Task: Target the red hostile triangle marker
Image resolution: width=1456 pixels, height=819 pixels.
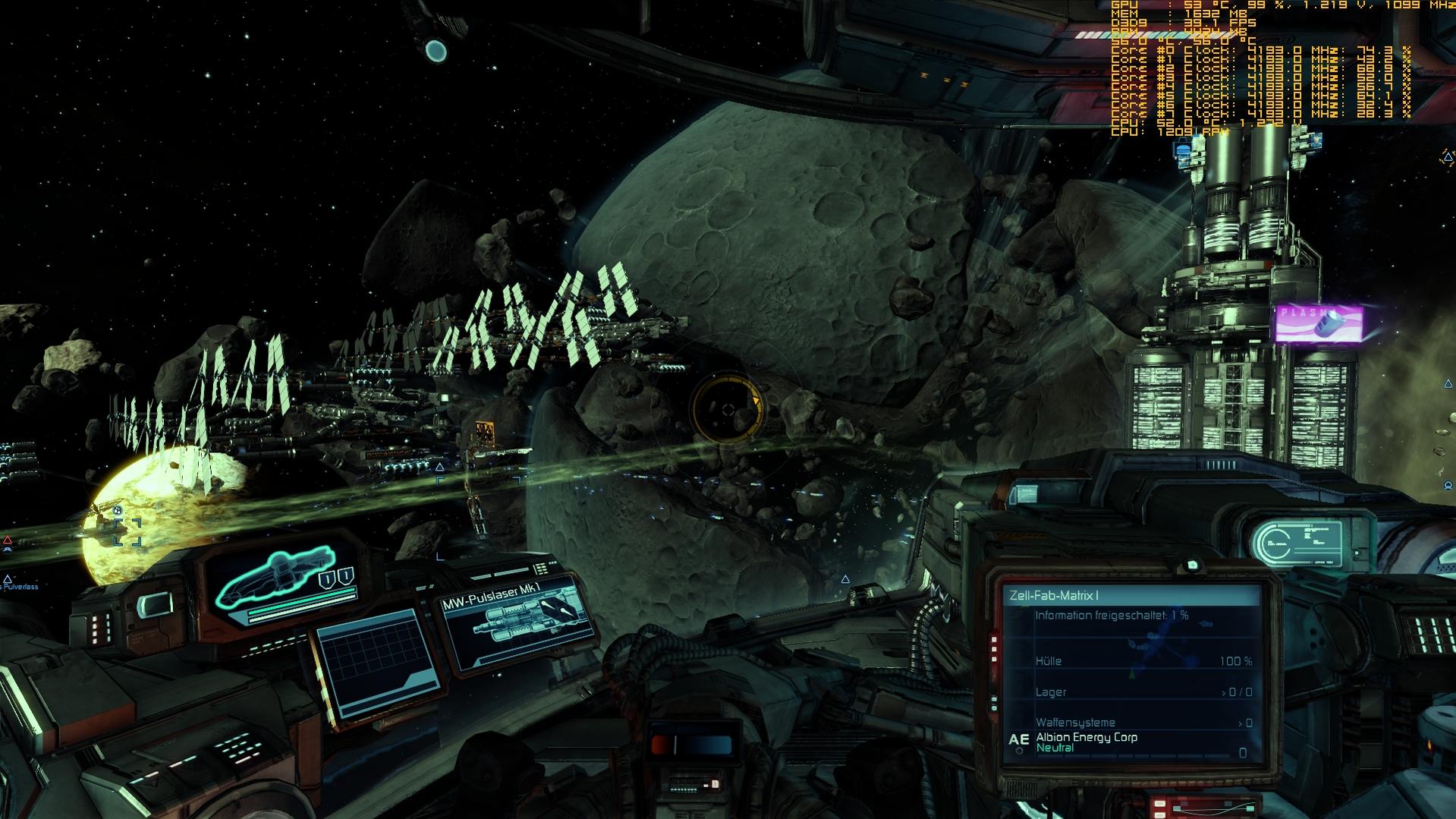Action: (8, 540)
